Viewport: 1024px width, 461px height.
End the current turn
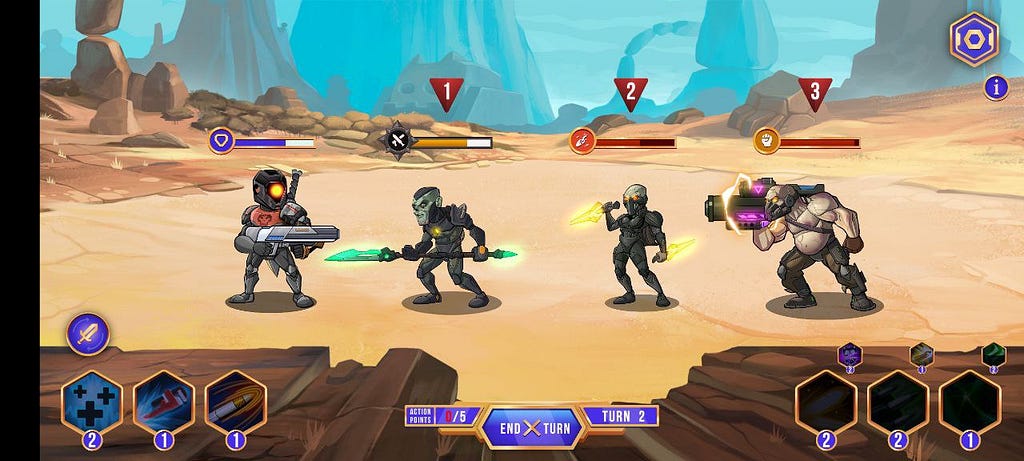[x=531, y=428]
